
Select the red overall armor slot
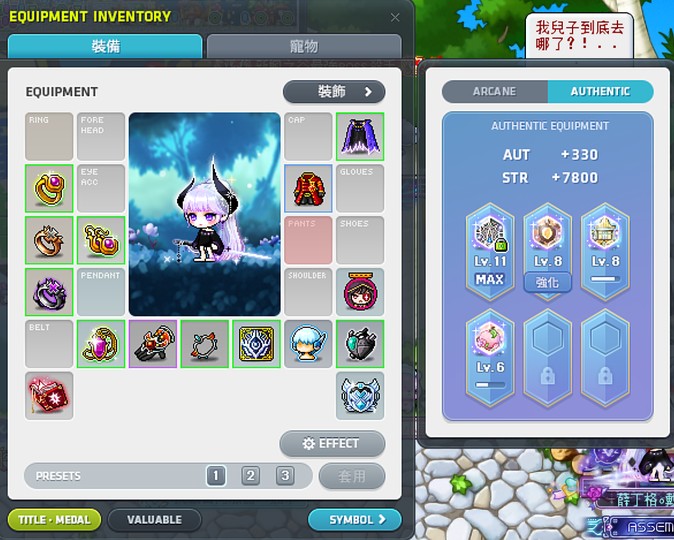coord(308,188)
